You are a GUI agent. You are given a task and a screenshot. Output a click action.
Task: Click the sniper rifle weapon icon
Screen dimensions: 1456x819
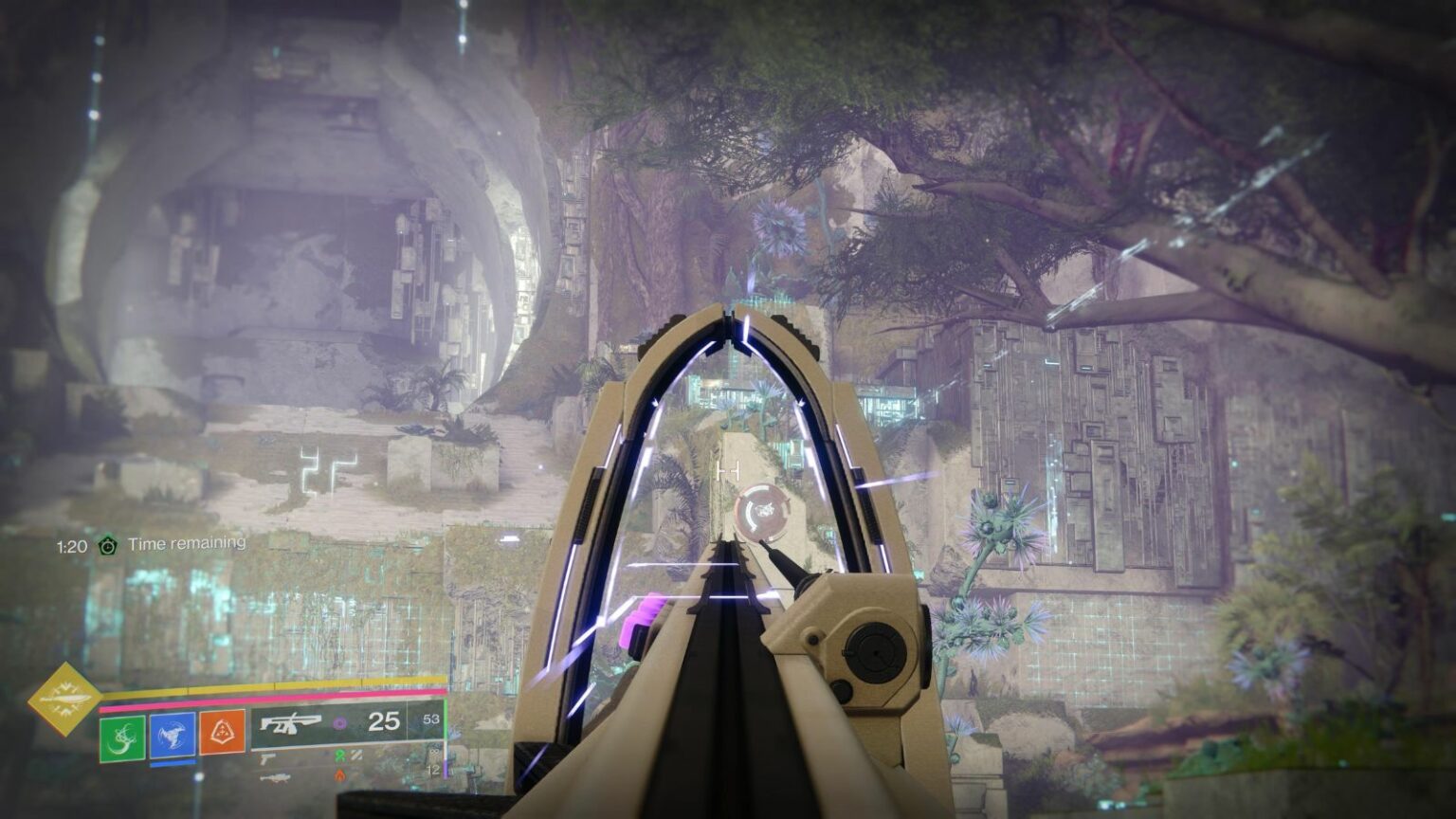tap(277, 775)
